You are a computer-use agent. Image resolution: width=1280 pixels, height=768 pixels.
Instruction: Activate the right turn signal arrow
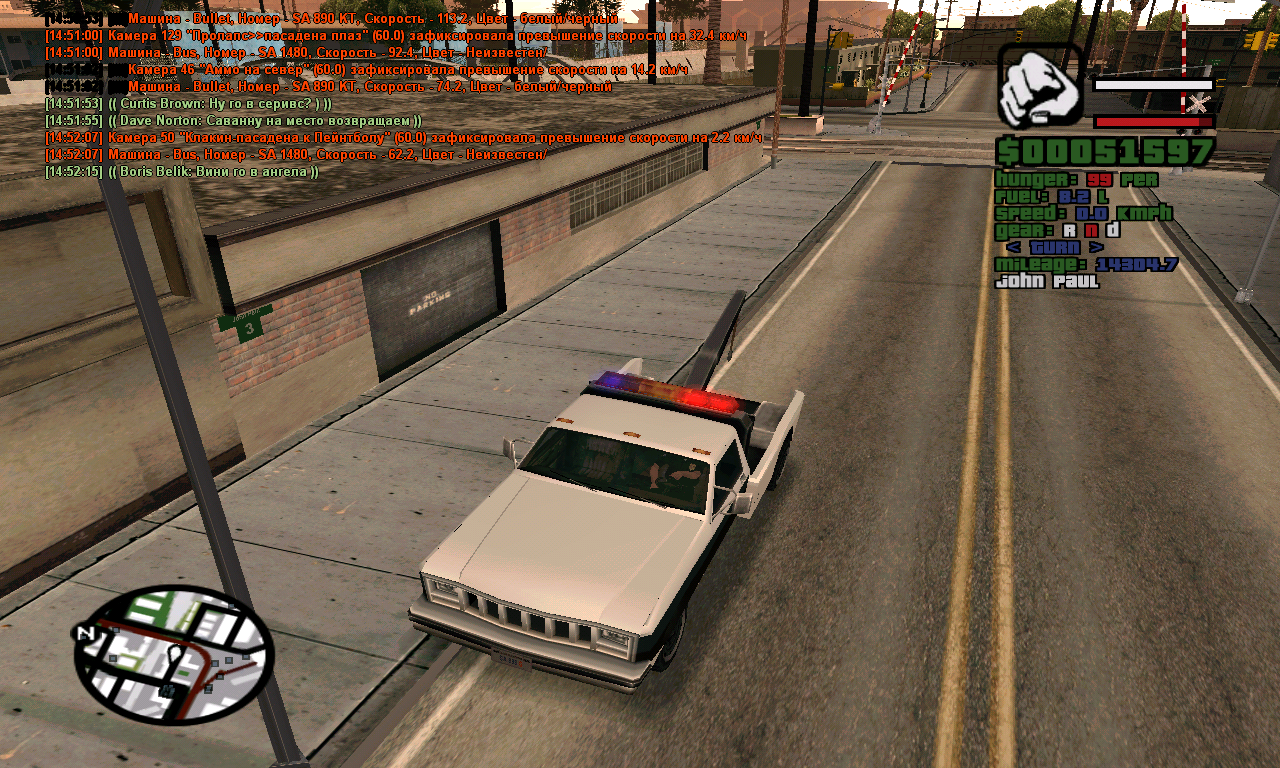[1097, 247]
